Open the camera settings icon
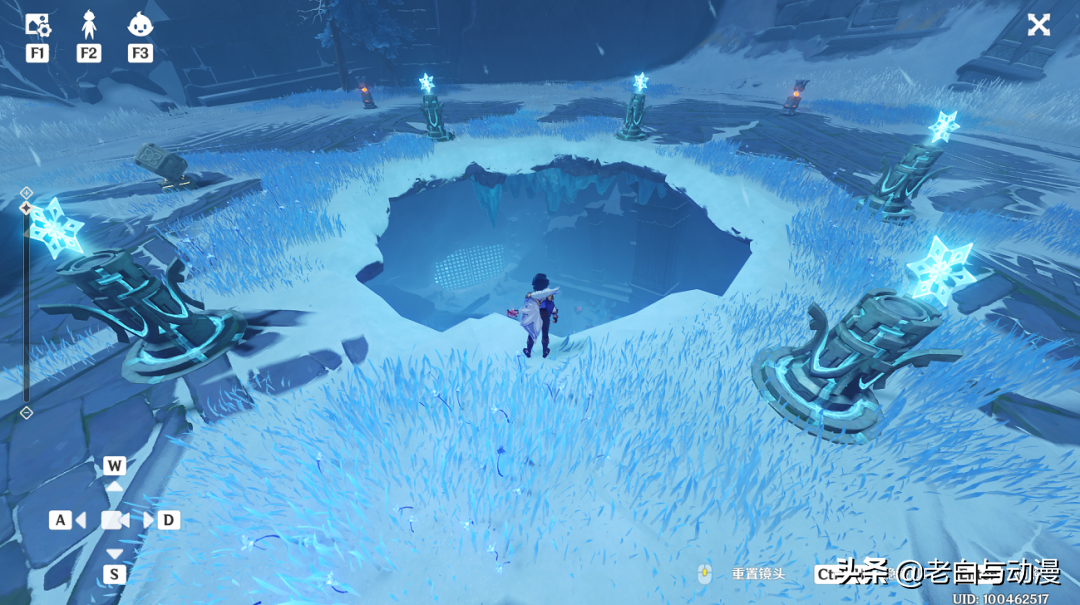Screen dimensions: 1080x605 [37, 26]
